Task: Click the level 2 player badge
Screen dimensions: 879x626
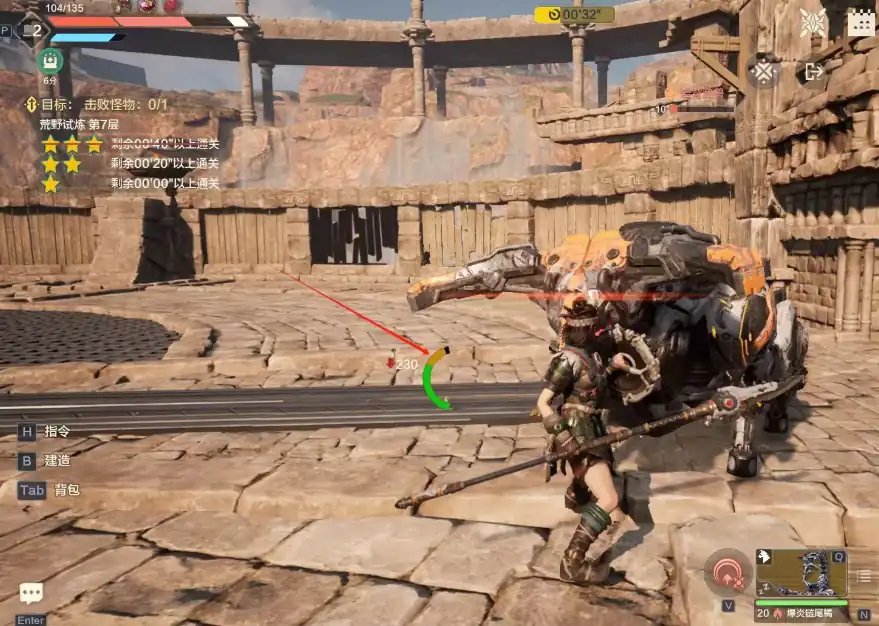Action: pos(35,30)
